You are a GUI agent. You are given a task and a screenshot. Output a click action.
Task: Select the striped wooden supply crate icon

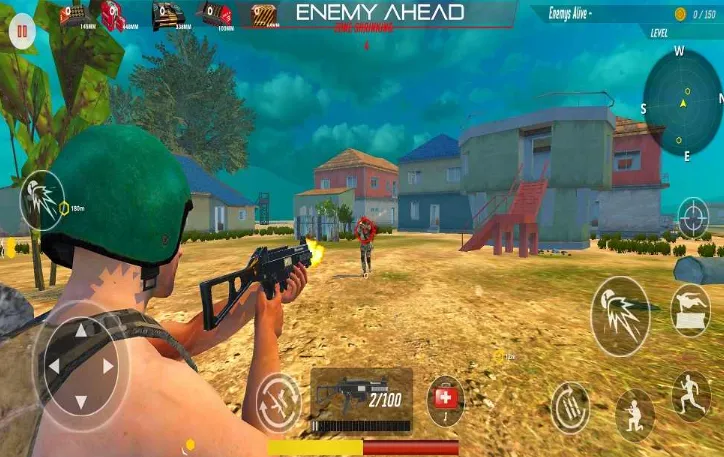pos(264,14)
